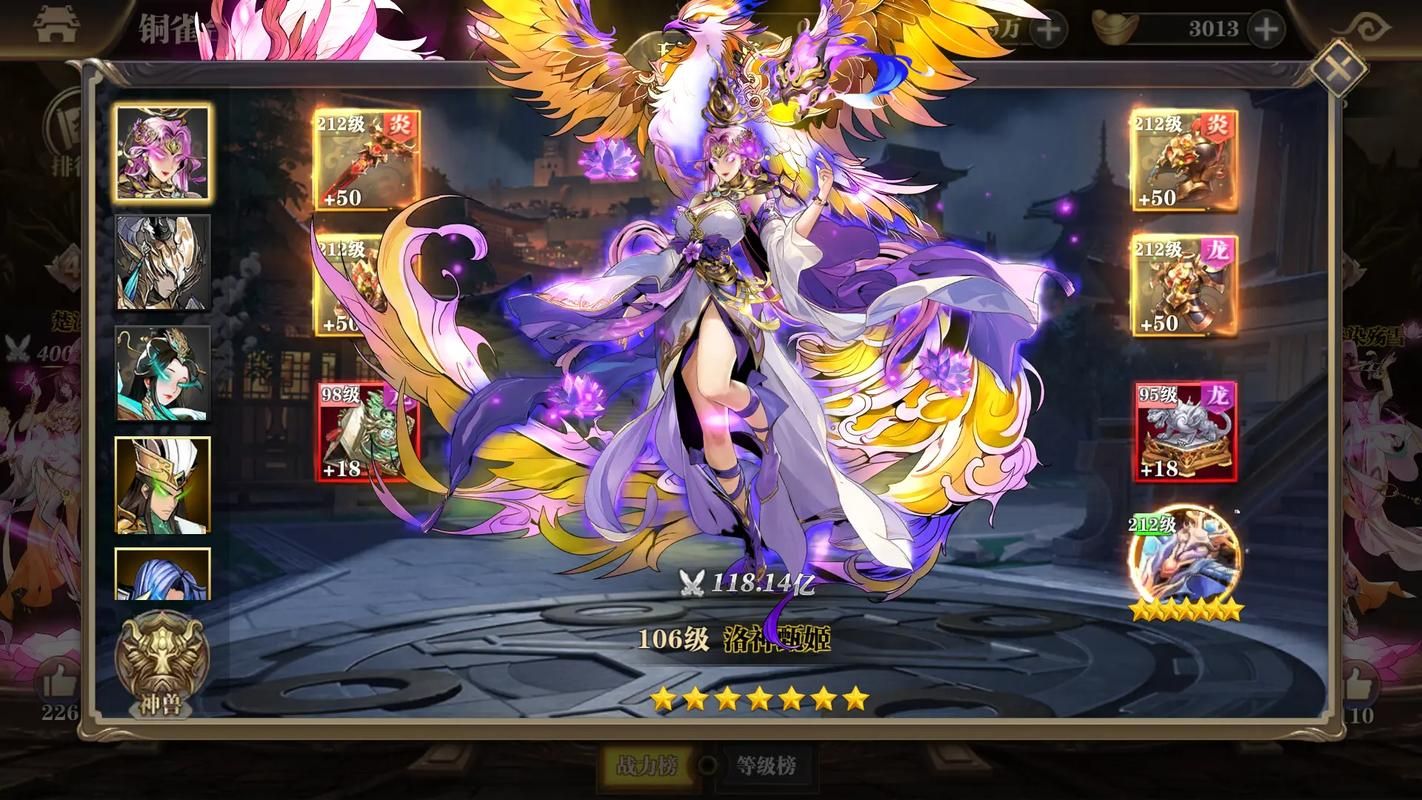Choose the teal-haired lady hero portrait
This screenshot has height=800, width=1422.
[x=162, y=373]
